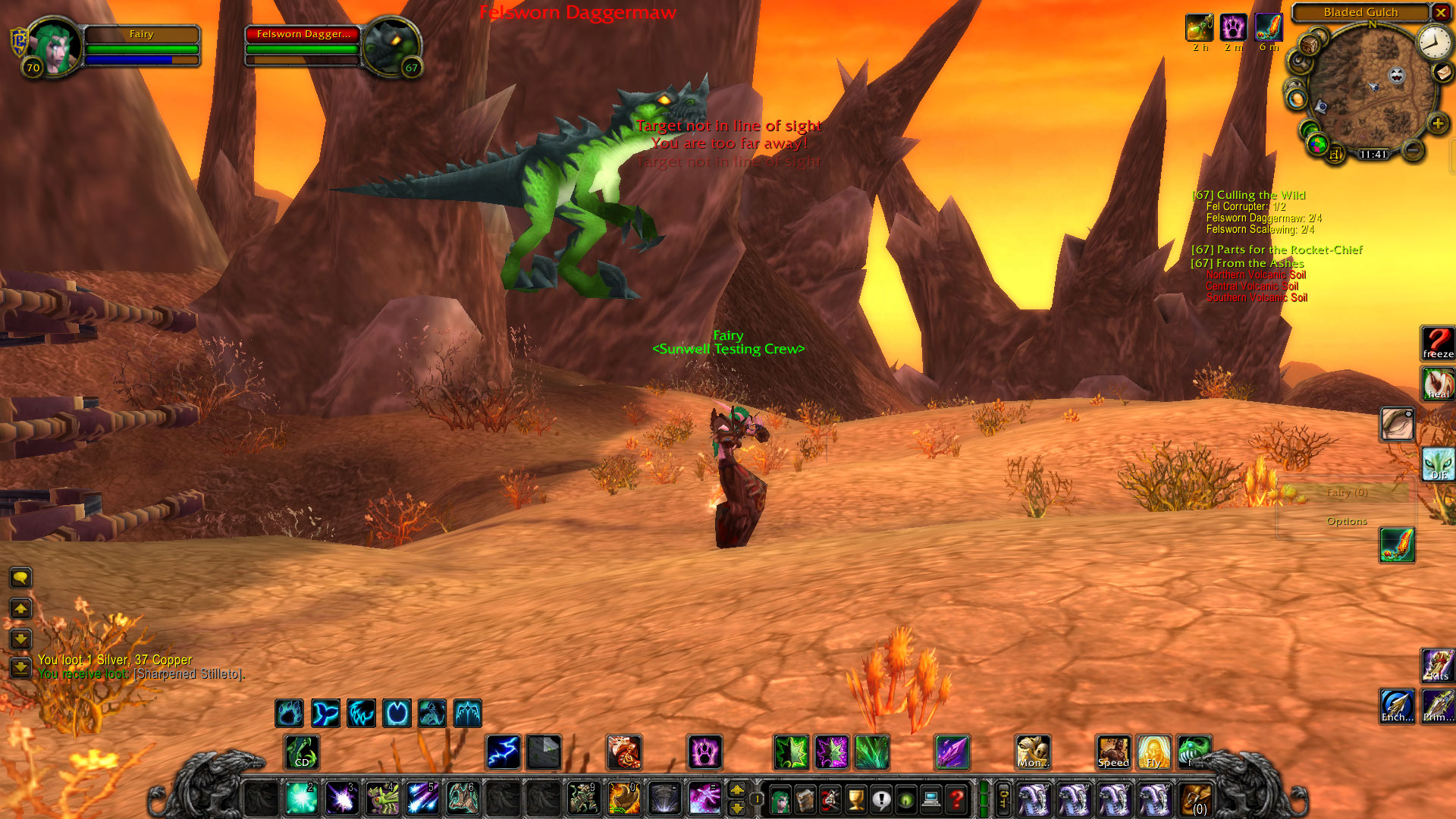Click the mail icon beside the minimap
This screenshot has height=819, width=1456.
click(x=1441, y=74)
